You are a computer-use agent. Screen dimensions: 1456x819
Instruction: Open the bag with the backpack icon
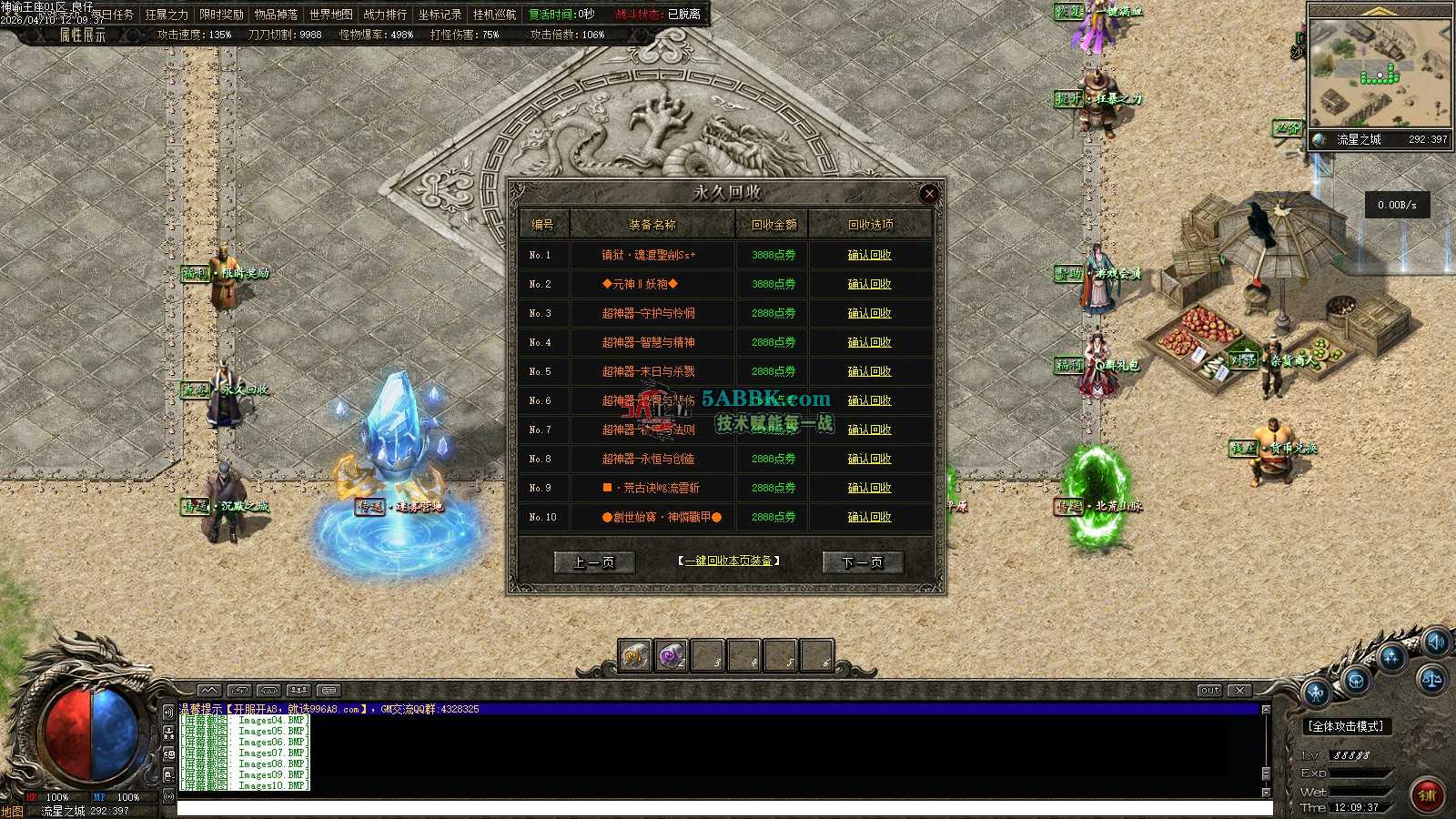(x=1356, y=681)
